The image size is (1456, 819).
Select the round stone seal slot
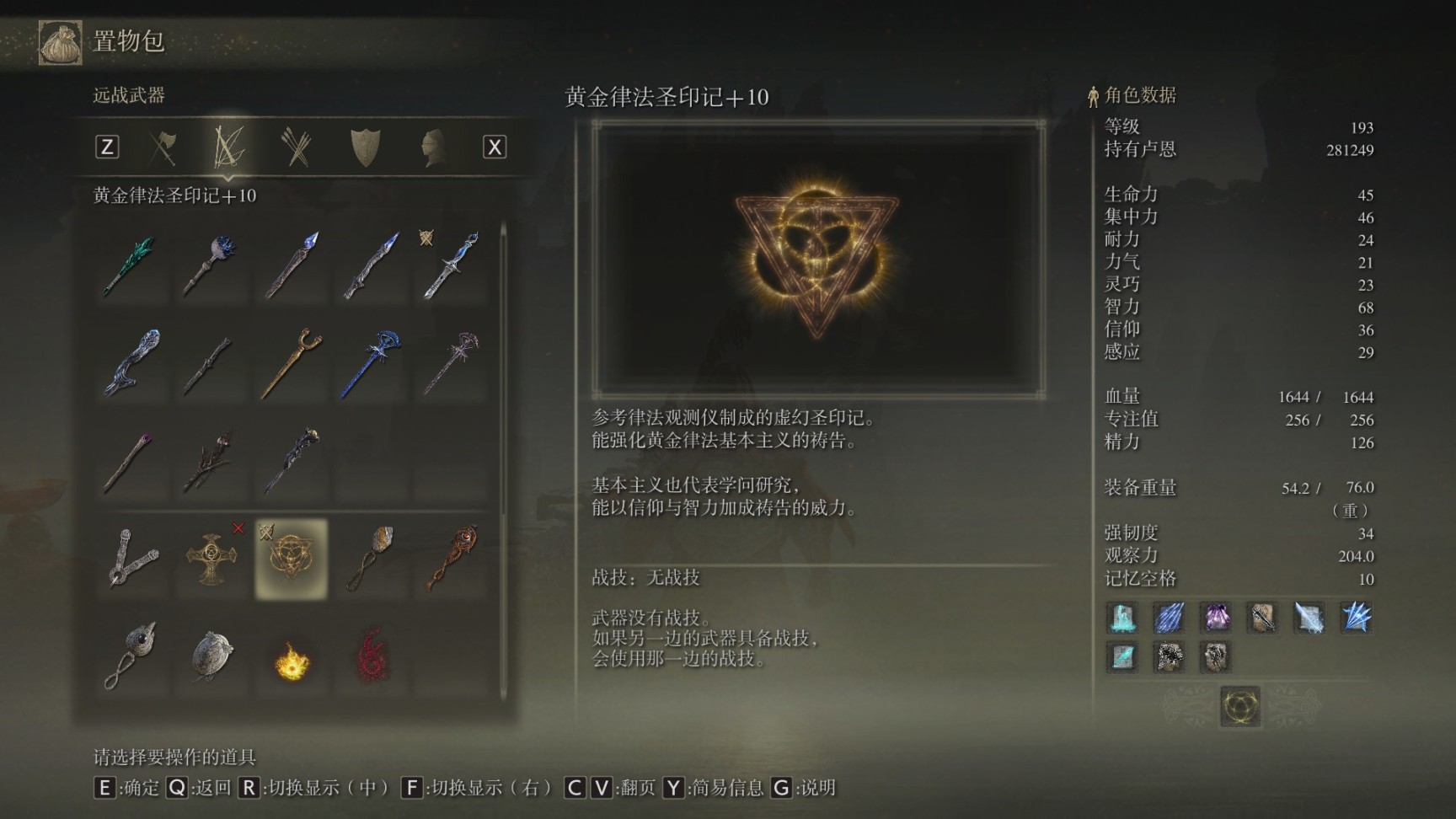pos(211,656)
